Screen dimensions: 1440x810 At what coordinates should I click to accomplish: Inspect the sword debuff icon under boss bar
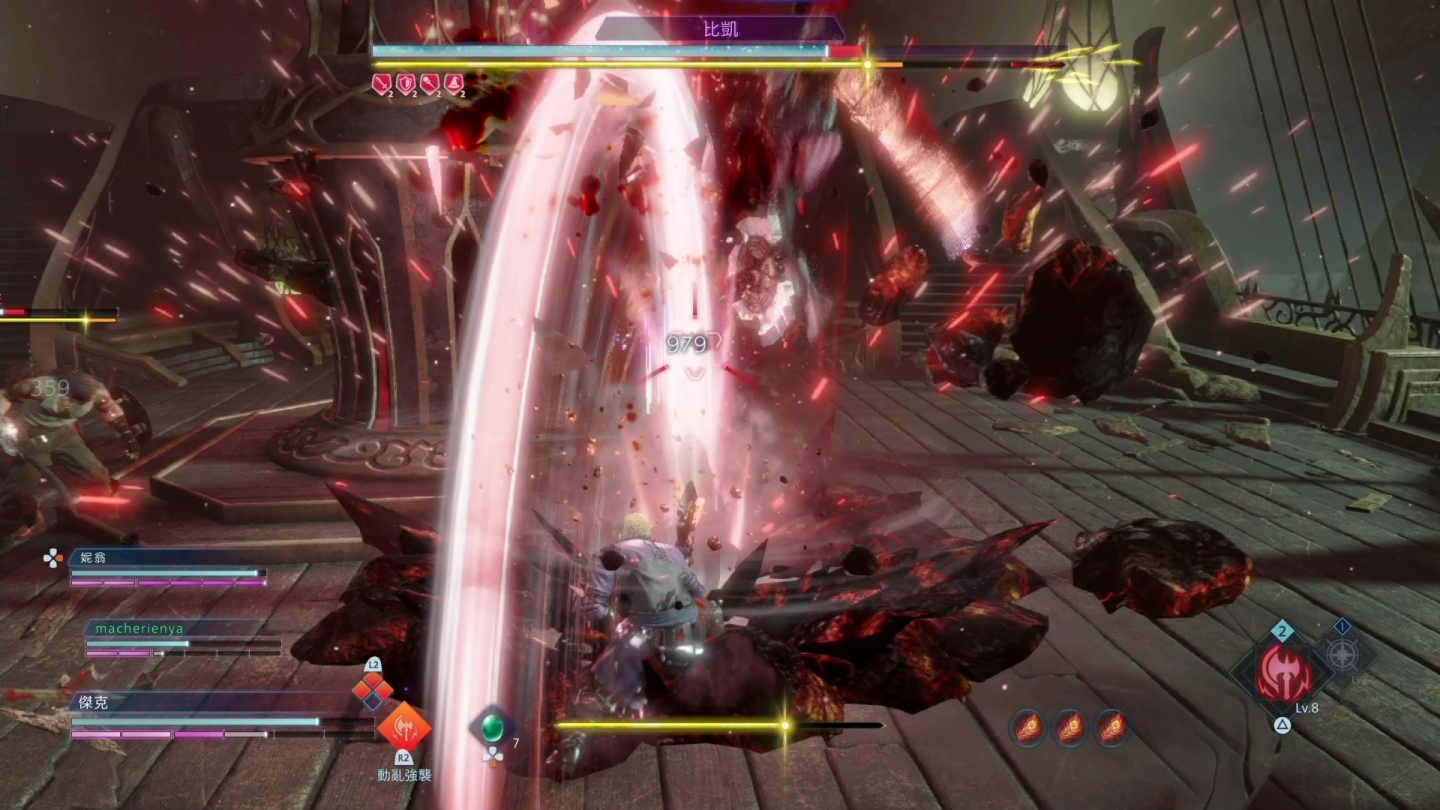[x=381, y=85]
